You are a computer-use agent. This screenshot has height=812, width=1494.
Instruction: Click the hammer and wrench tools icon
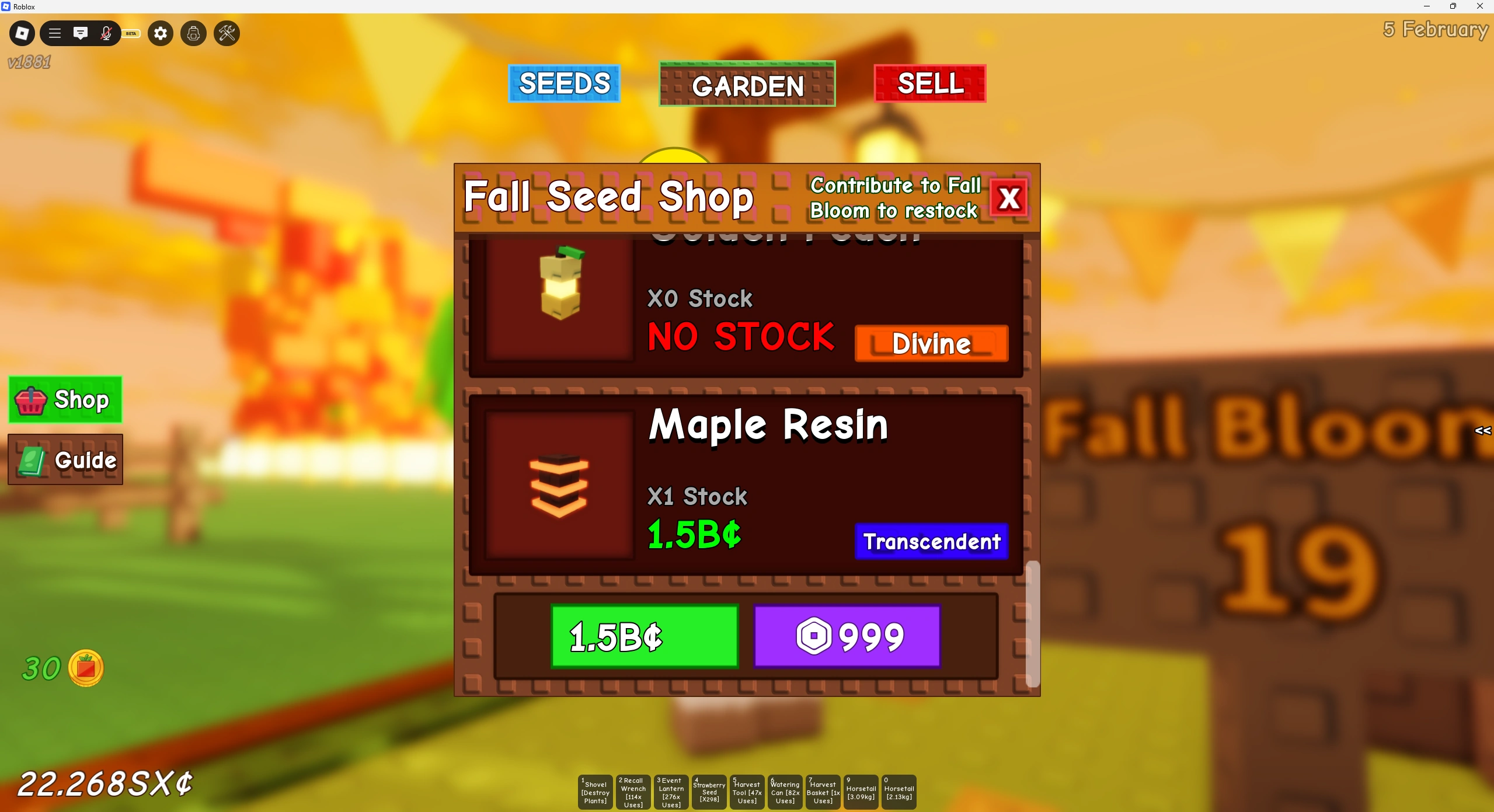point(227,33)
